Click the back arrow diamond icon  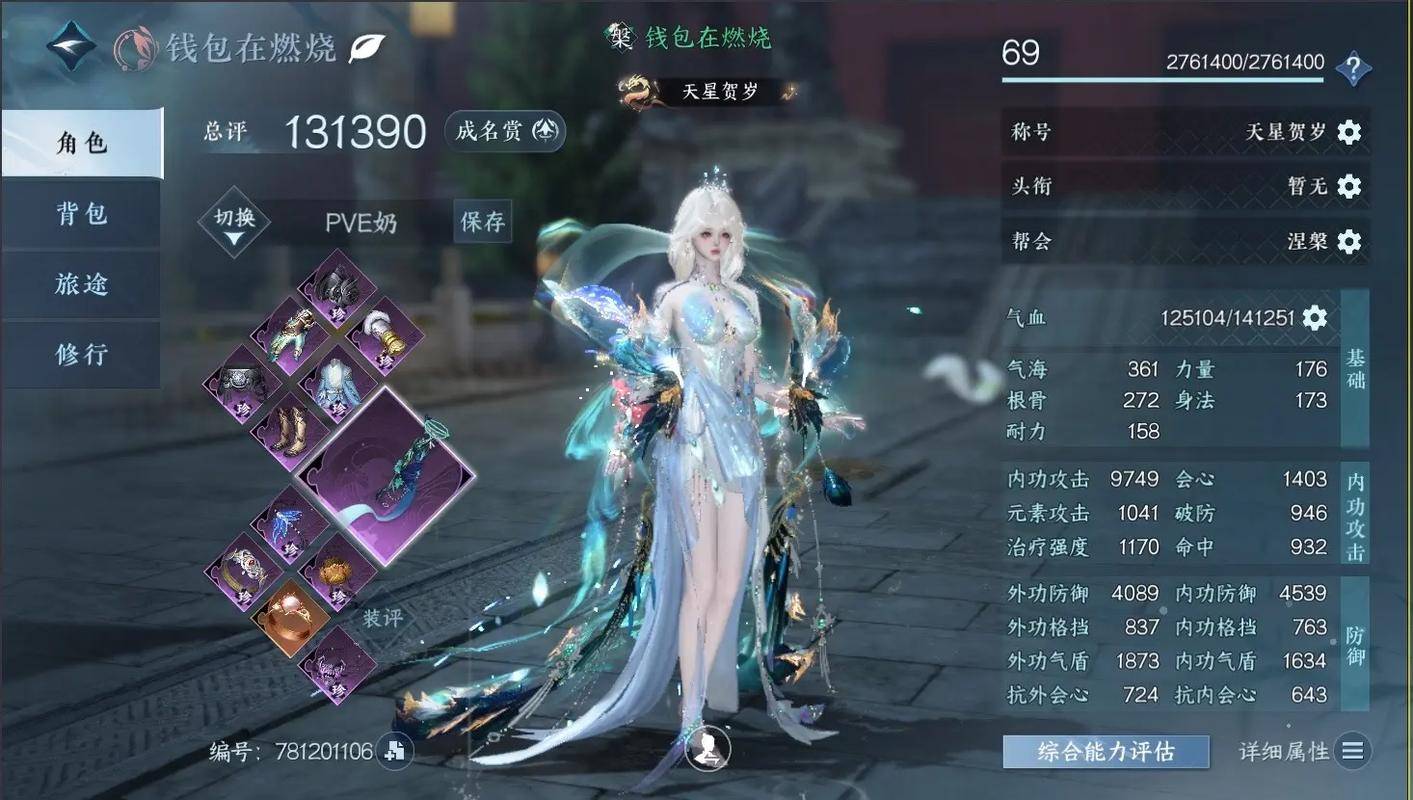tap(73, 47)
